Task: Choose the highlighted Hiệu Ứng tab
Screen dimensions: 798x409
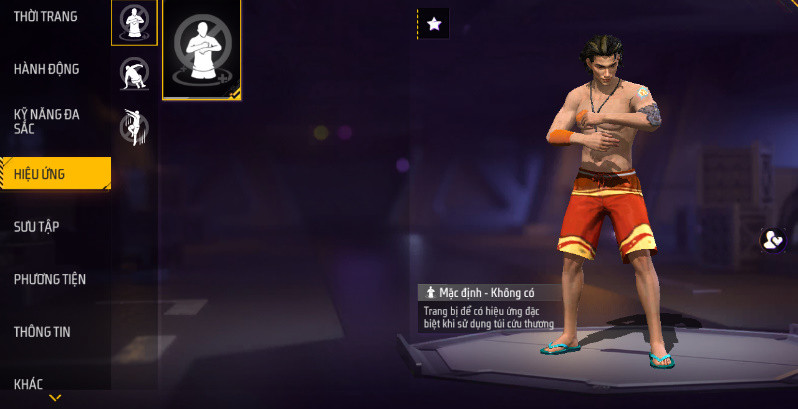Action: [x=54, y=174]
